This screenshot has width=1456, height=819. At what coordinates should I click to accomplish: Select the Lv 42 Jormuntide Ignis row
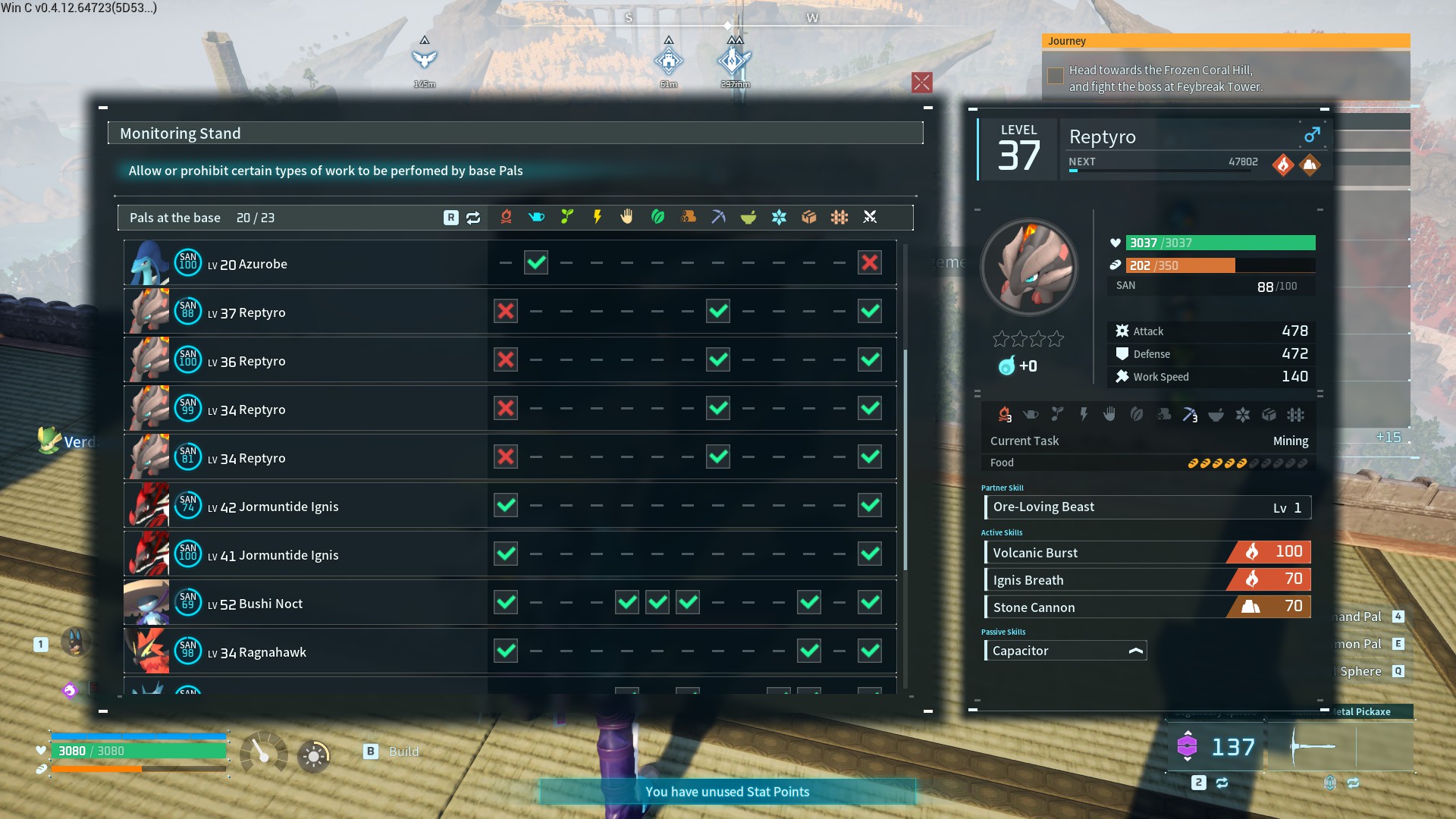coord(303,507)
